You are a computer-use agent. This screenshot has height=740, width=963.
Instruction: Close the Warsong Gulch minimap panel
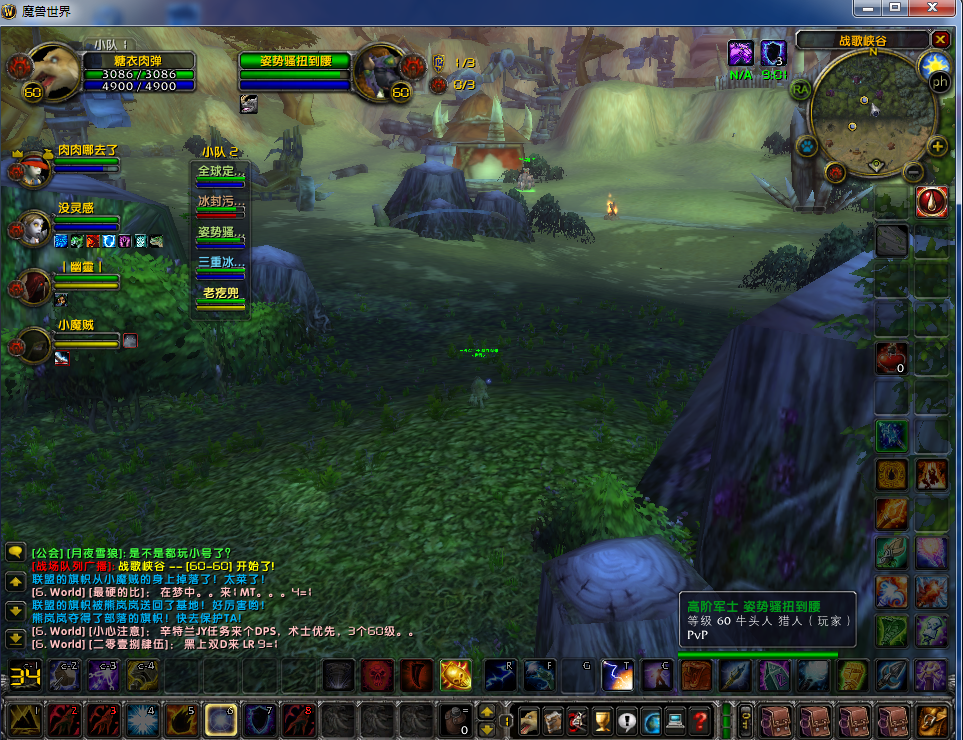click(x=940, y=39)
